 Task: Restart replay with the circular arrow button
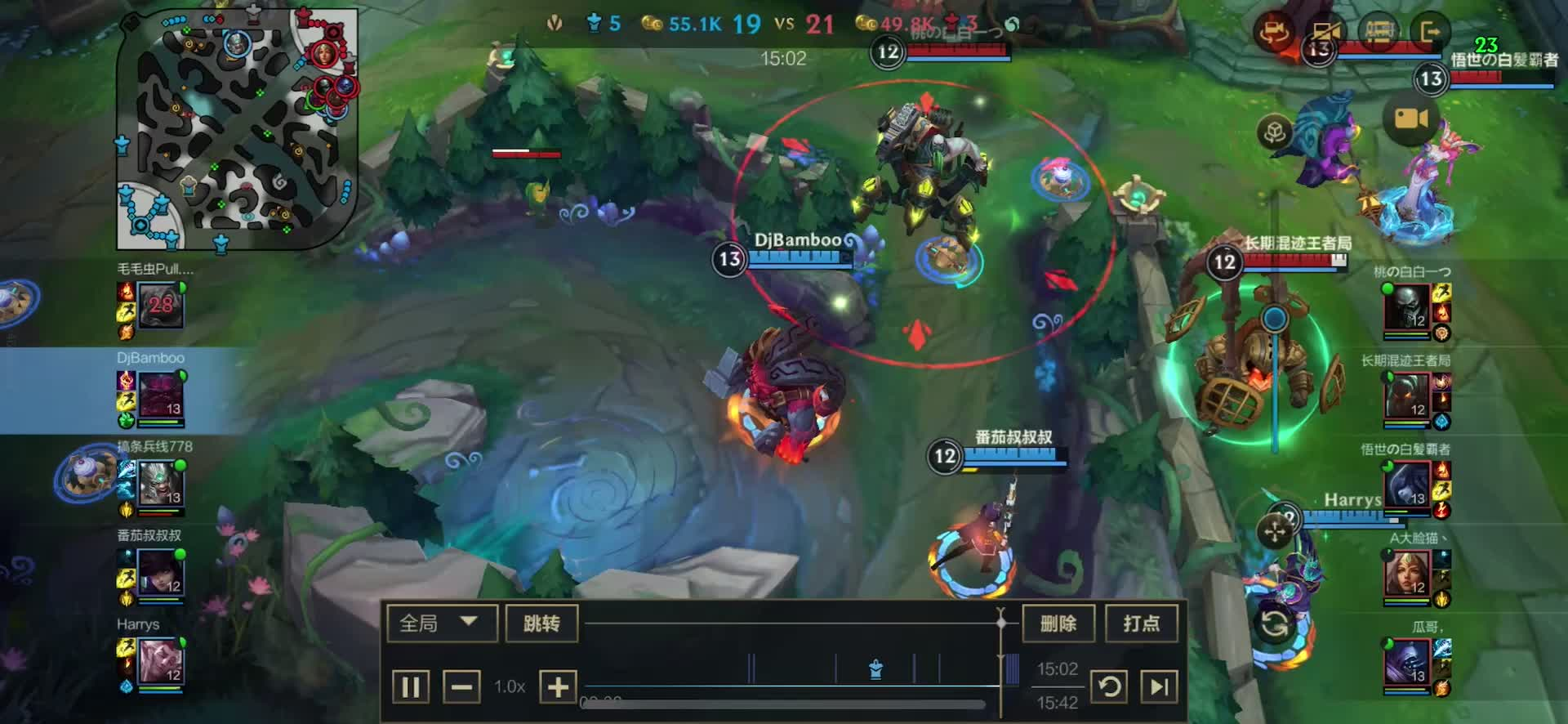click(1110, 686)
